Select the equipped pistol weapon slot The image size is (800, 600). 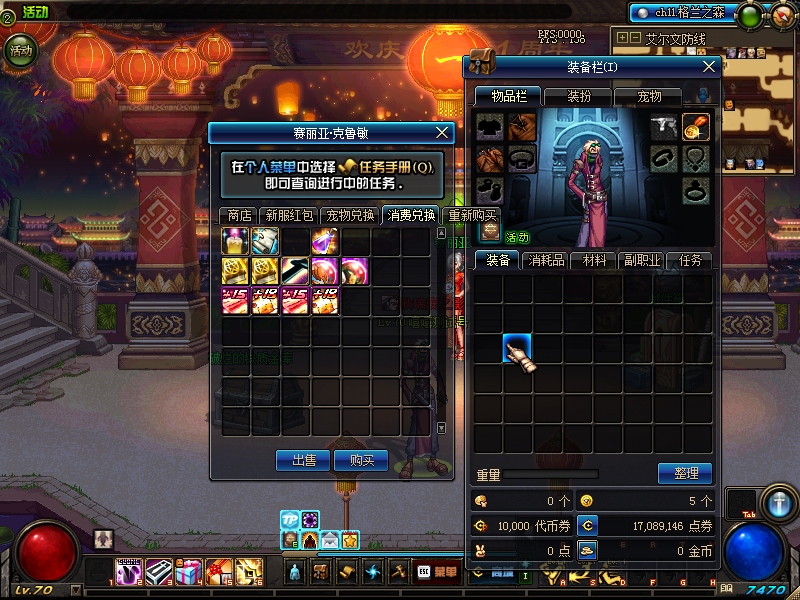(x=663, y=126)
